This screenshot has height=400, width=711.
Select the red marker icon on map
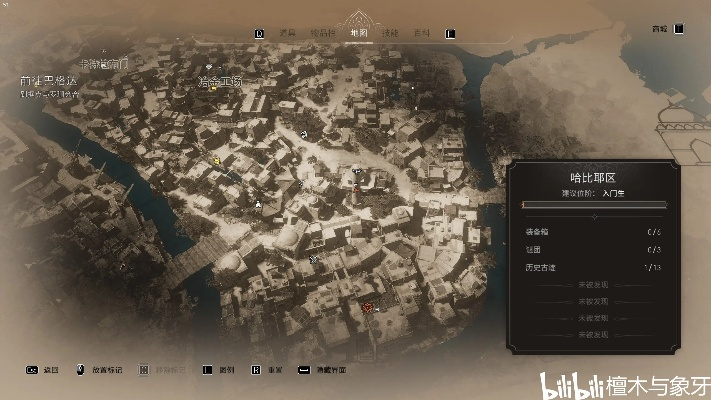pyautogui.click(x=368, y=308)
